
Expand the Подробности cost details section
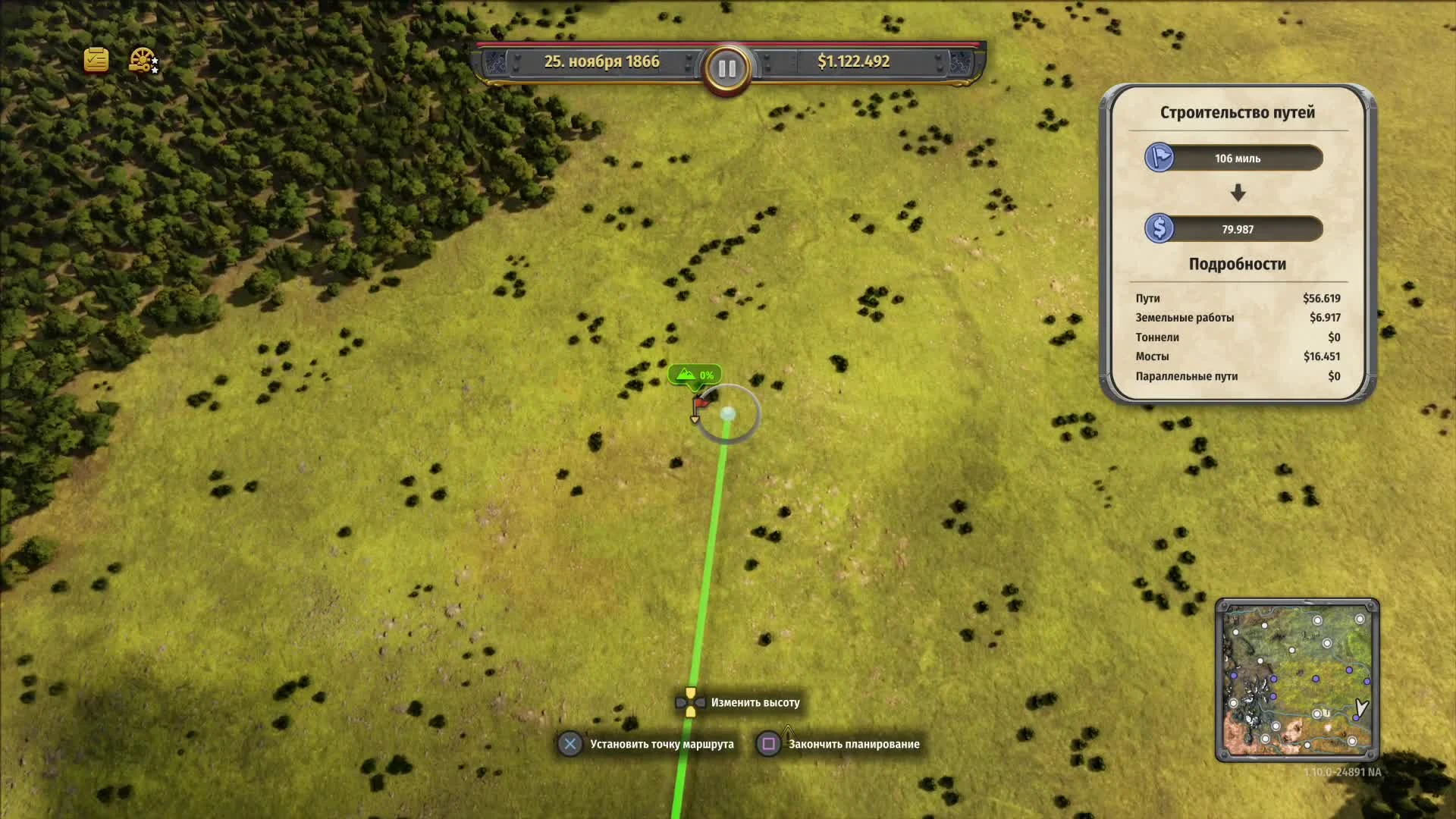coord(1237,264)
